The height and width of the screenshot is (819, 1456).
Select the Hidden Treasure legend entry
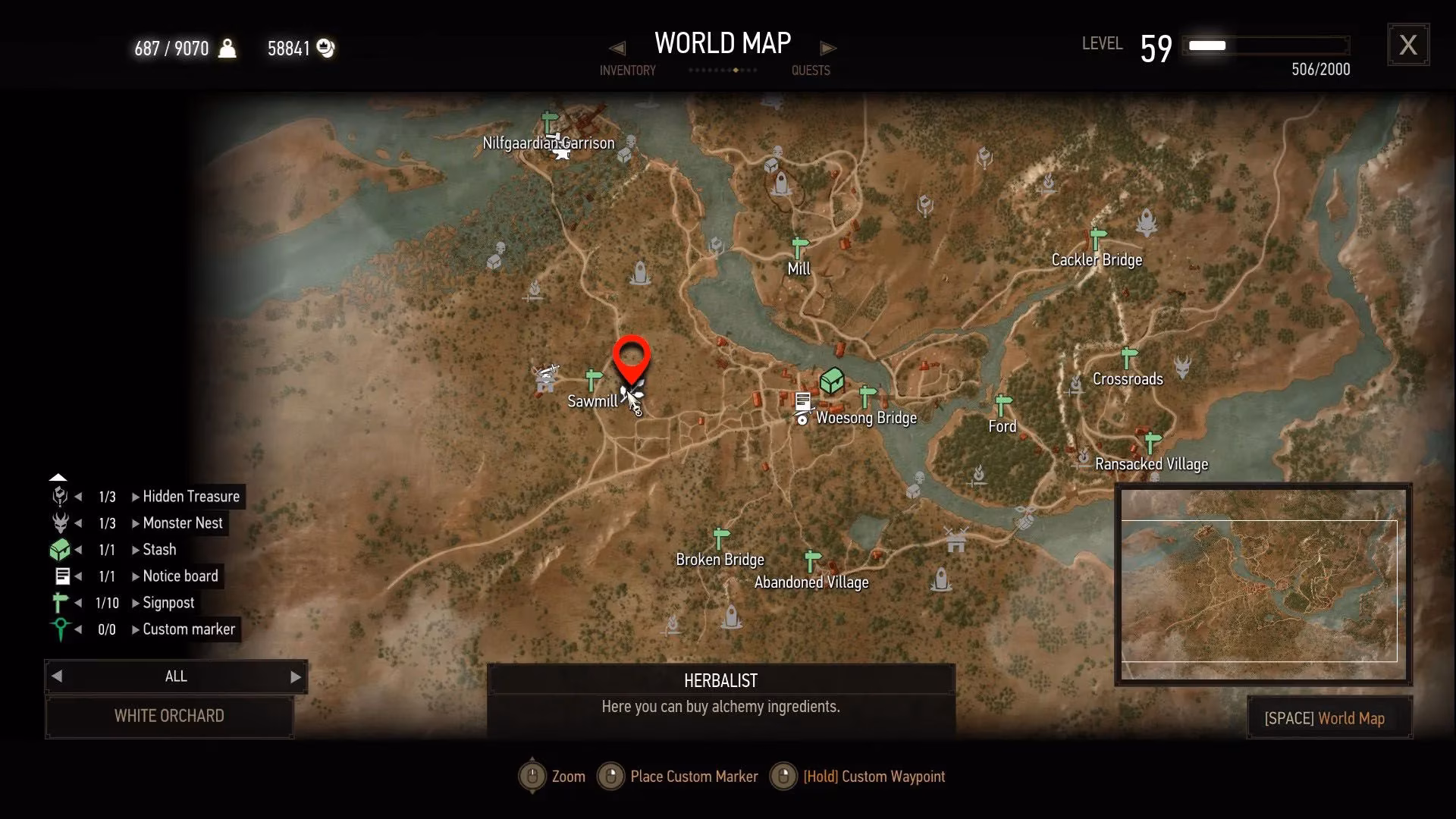190,497
